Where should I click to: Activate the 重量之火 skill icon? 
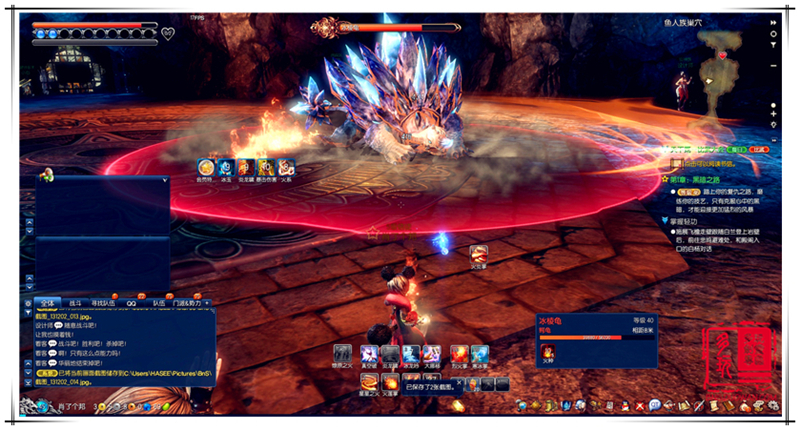[370, 383]
